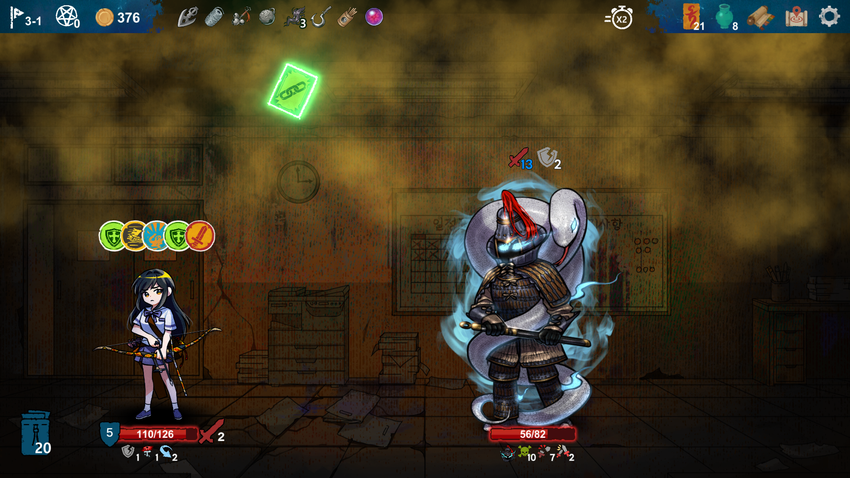Screen dimensions: 850x478
Task: Inspect the purple orb relic
Action: coord(374,16)
